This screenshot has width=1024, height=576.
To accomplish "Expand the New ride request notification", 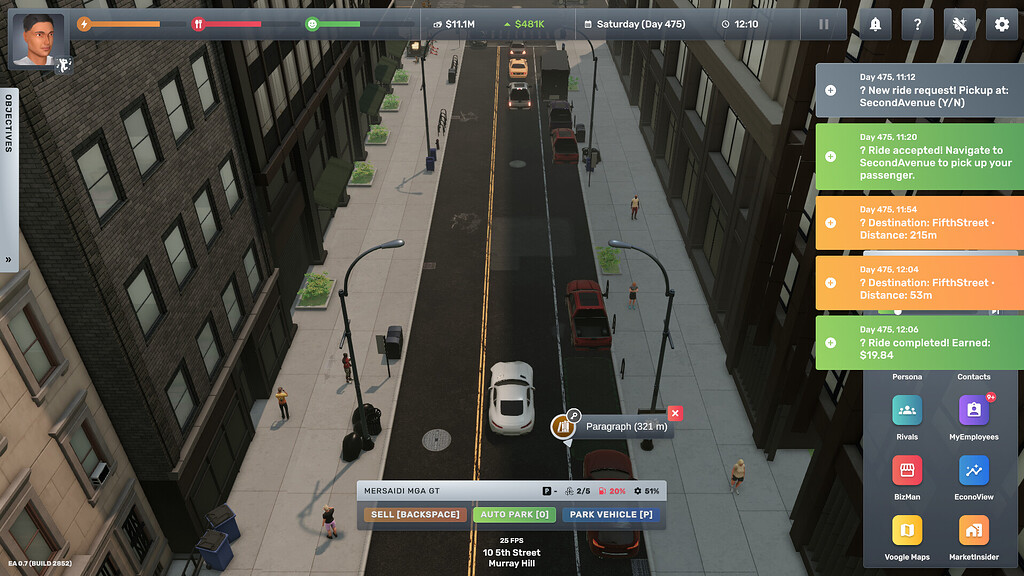I will click(x=830, y=90).
